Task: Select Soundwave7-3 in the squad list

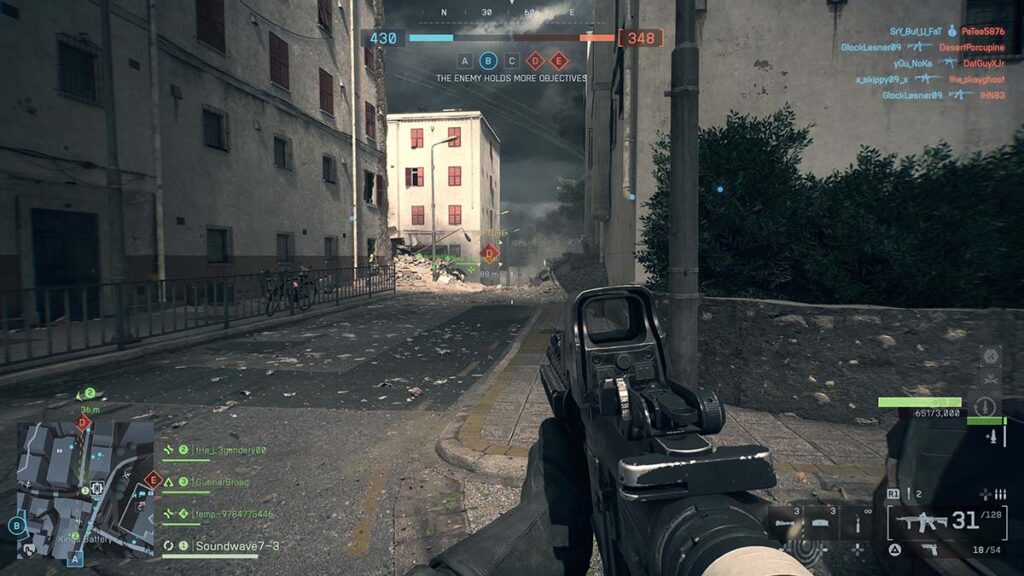Action: click(x=236, y=546)
